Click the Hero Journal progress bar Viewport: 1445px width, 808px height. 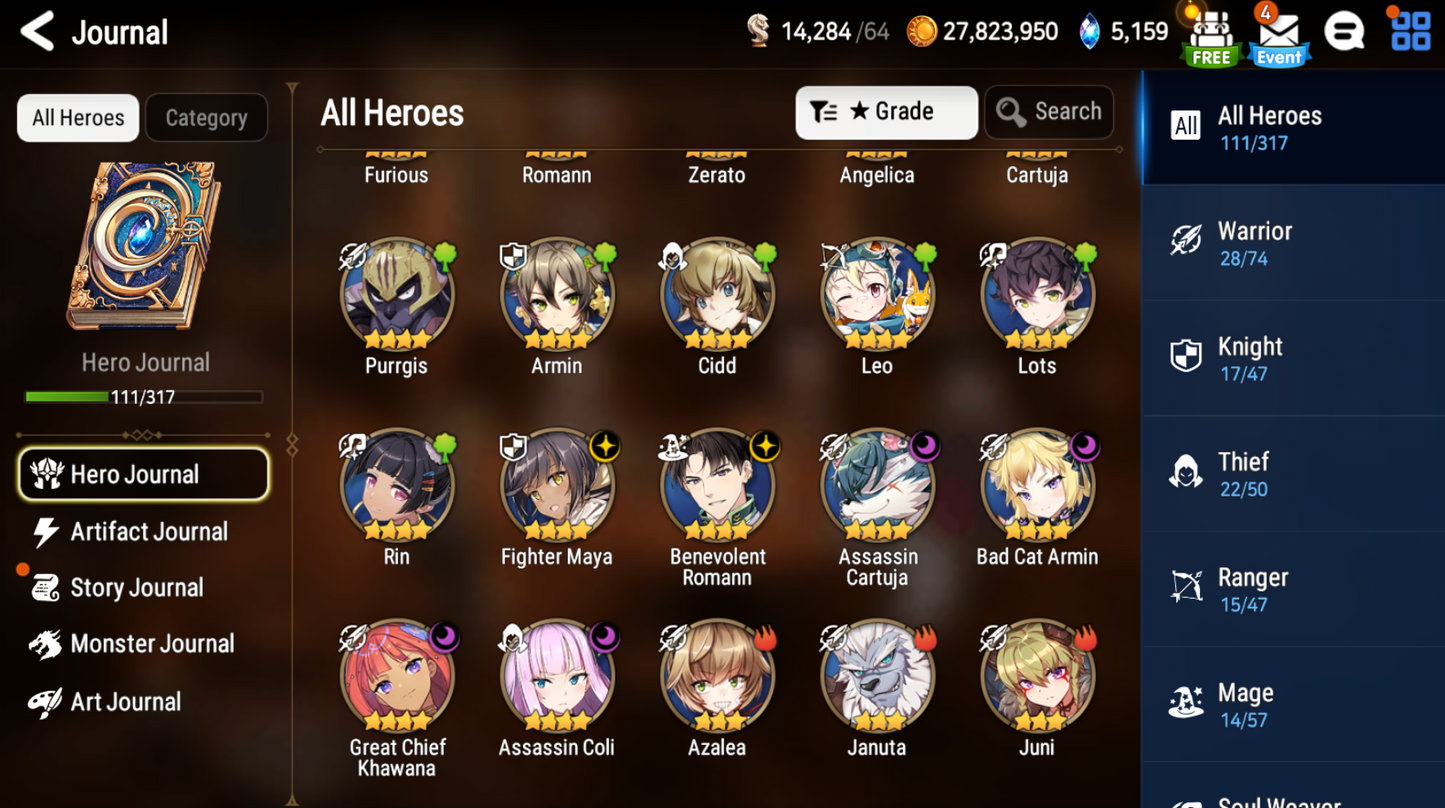point(145,396)
